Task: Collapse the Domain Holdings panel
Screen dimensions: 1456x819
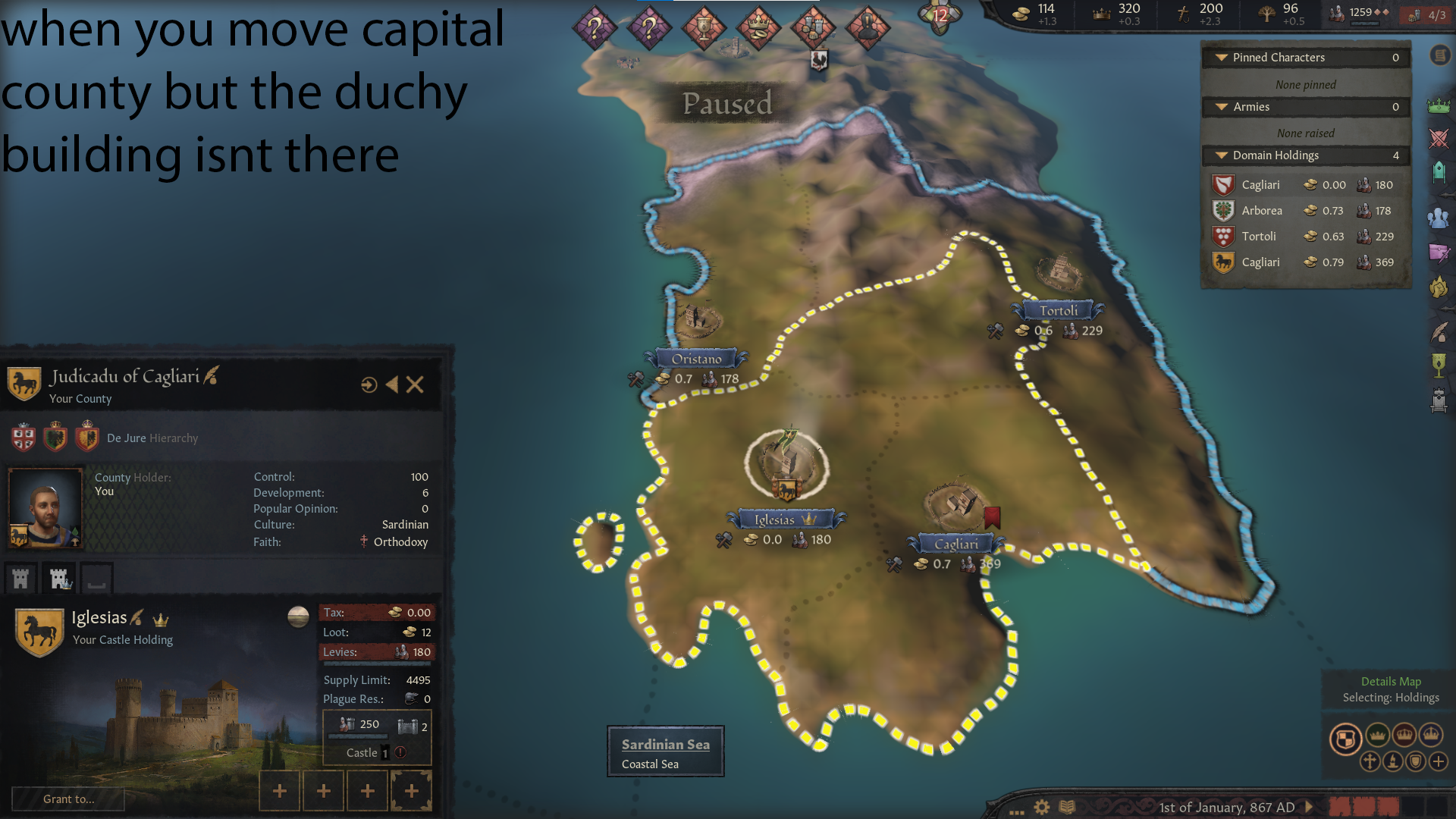Action: pyautogui.click(x=1221, y=155)
